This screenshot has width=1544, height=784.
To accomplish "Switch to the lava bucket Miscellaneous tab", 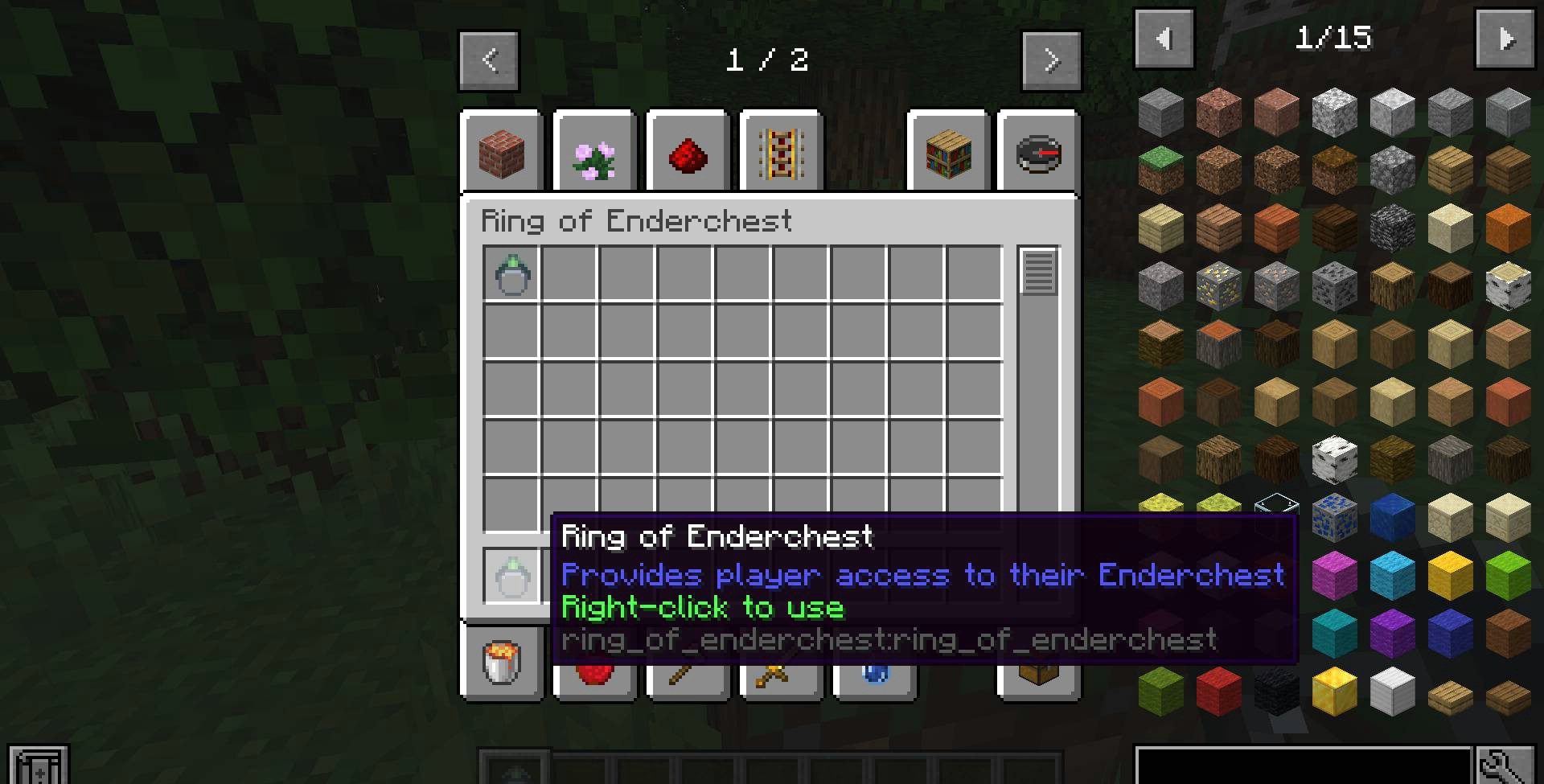I will [x=502, y=663].
